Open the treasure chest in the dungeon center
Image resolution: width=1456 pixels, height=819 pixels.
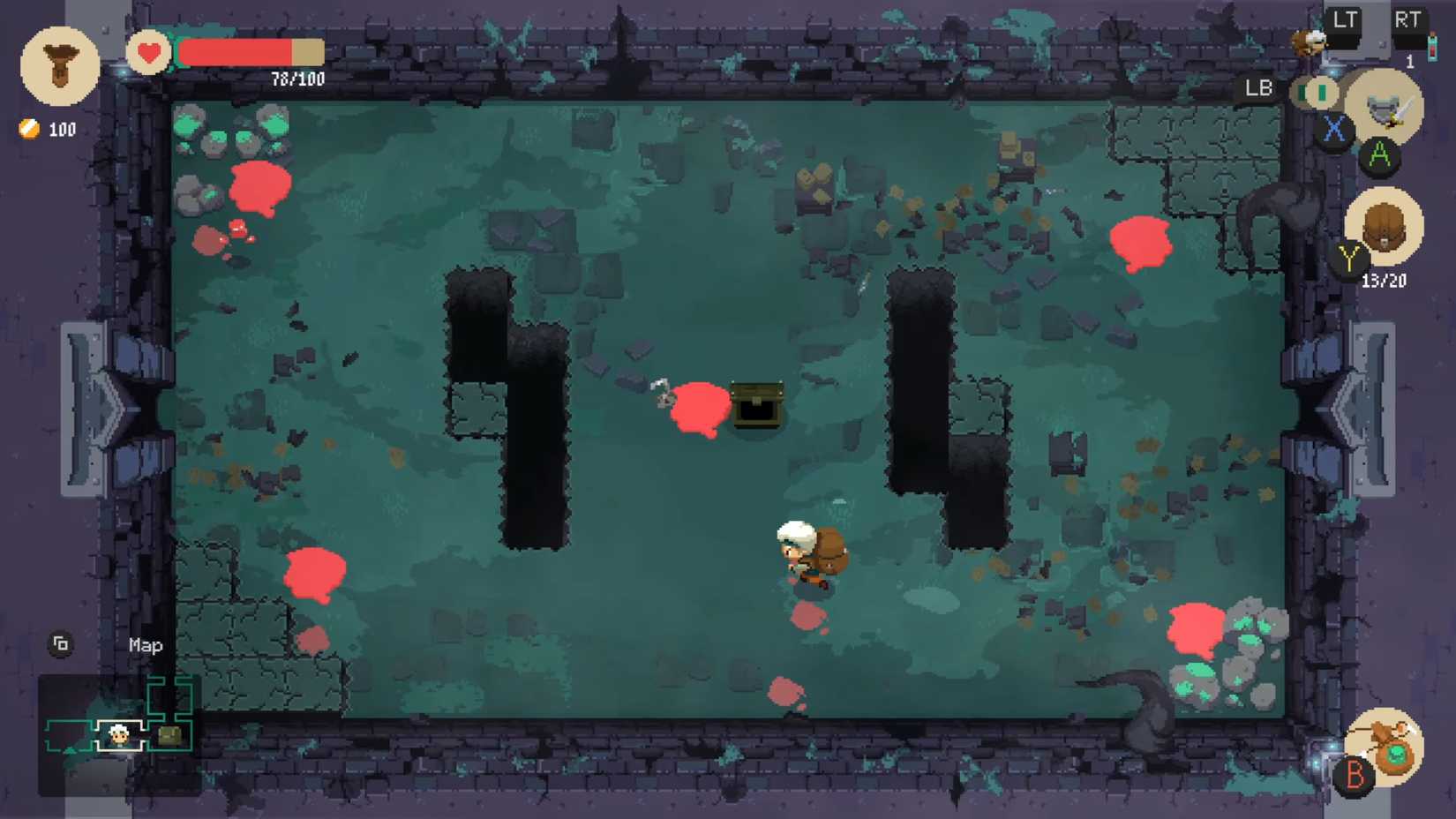tap(755, 406)
